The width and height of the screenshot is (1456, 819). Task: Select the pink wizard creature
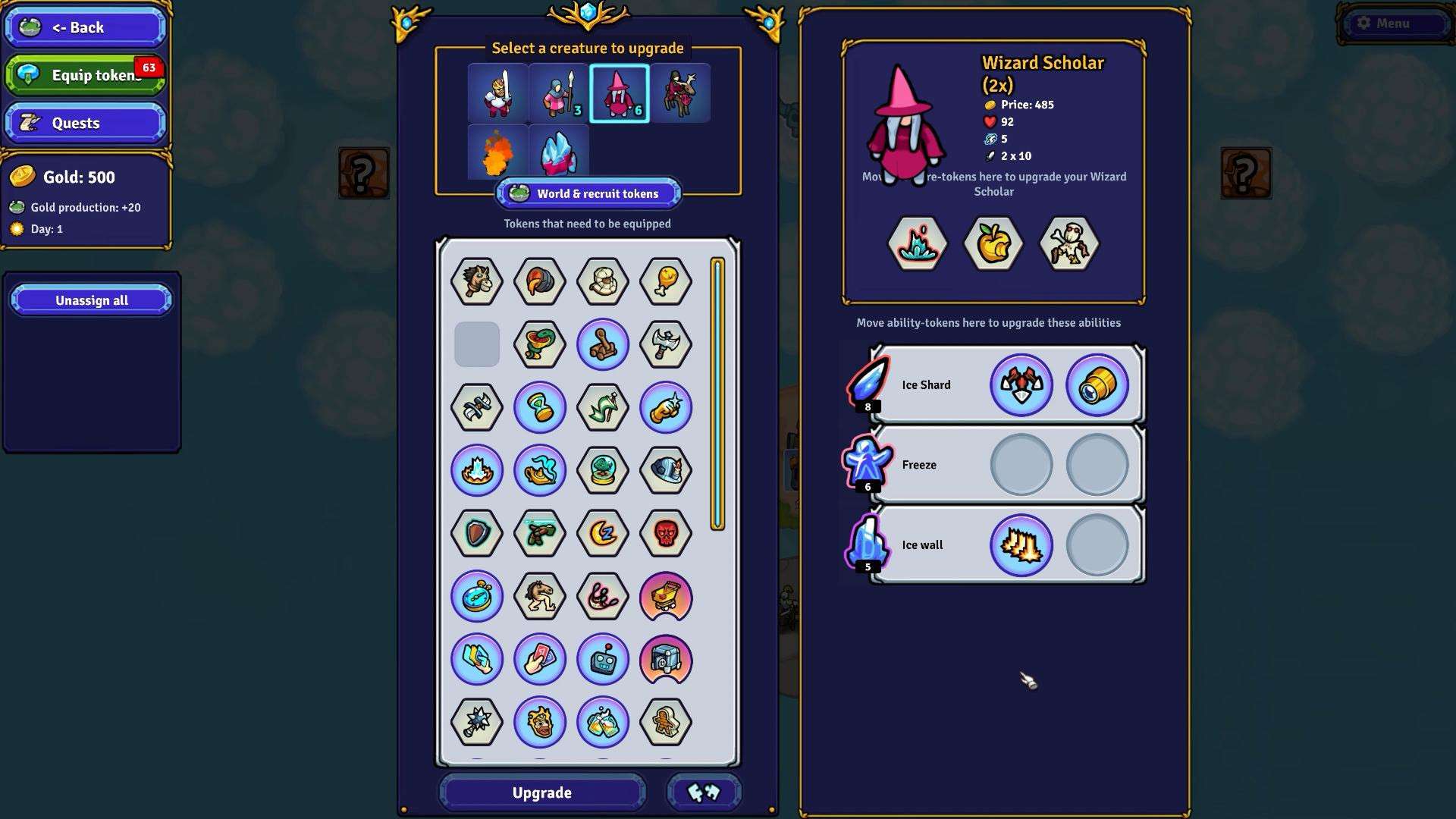click(x=619, y=93)
